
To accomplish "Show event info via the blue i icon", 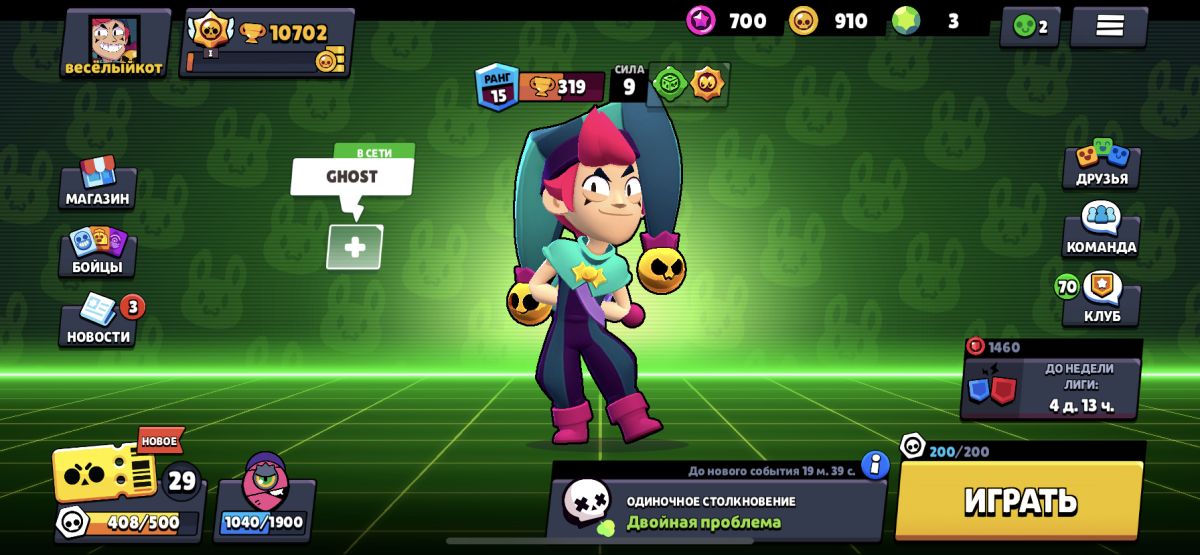I will (x=875, y=465).
